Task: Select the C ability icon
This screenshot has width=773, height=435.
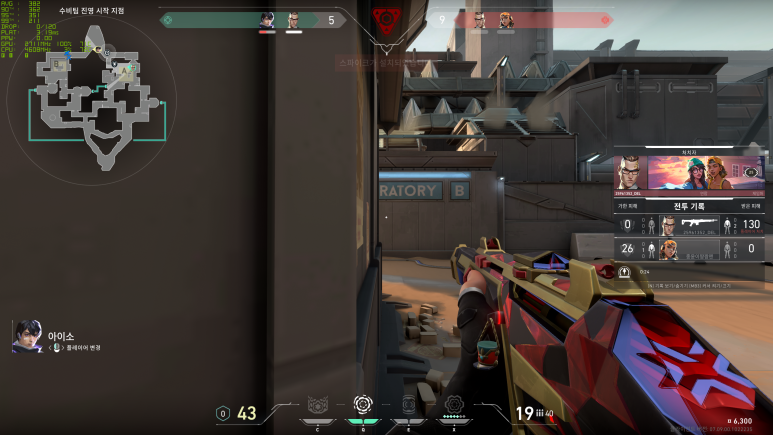Action: (x=318, y=406)
